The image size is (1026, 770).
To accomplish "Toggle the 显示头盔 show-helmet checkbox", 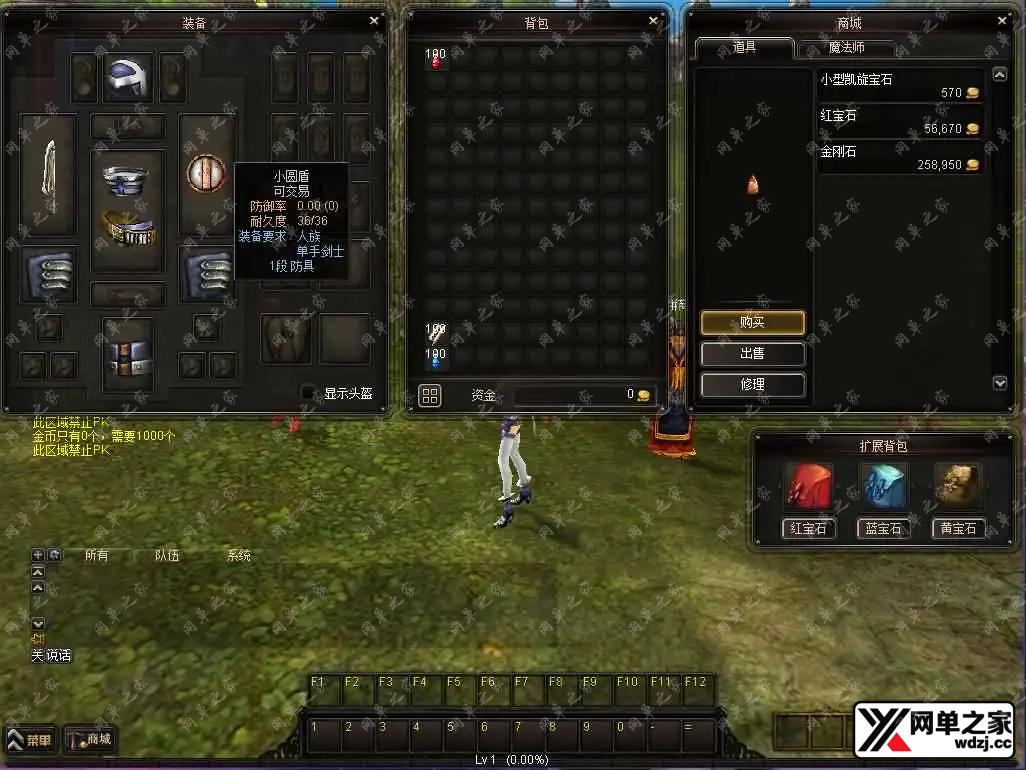I will click(x=309, y=393).
